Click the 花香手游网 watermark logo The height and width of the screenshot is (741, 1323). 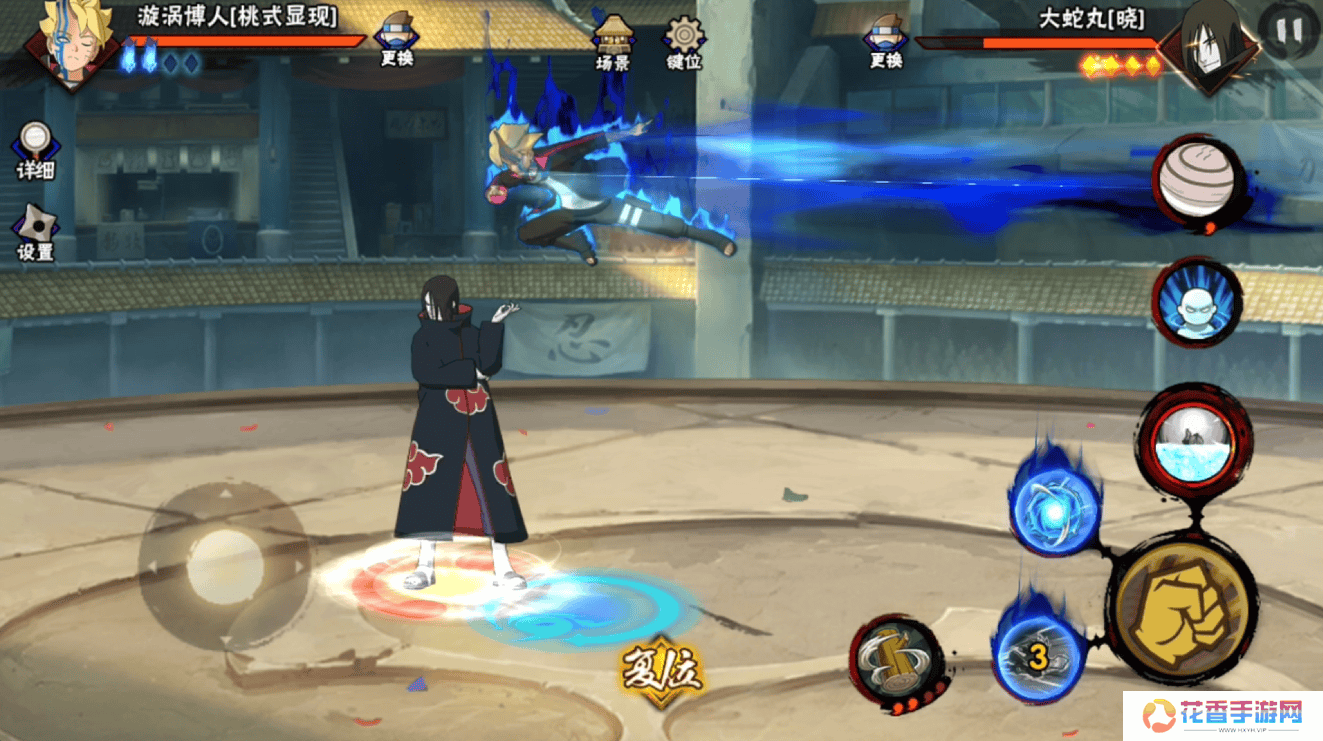pyautogui.click(x=1222, y=715)
